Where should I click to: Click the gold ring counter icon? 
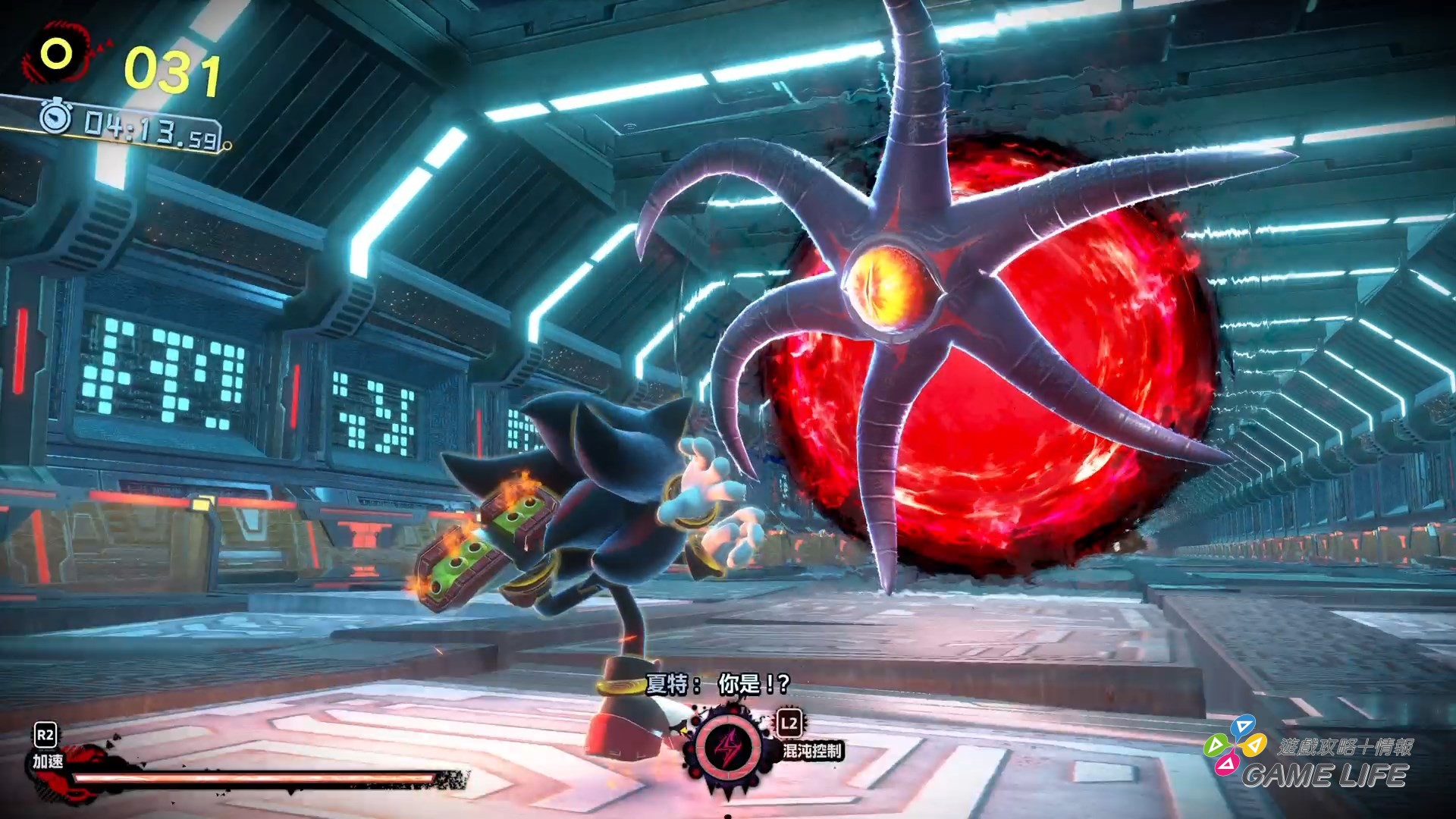point(56,54)
